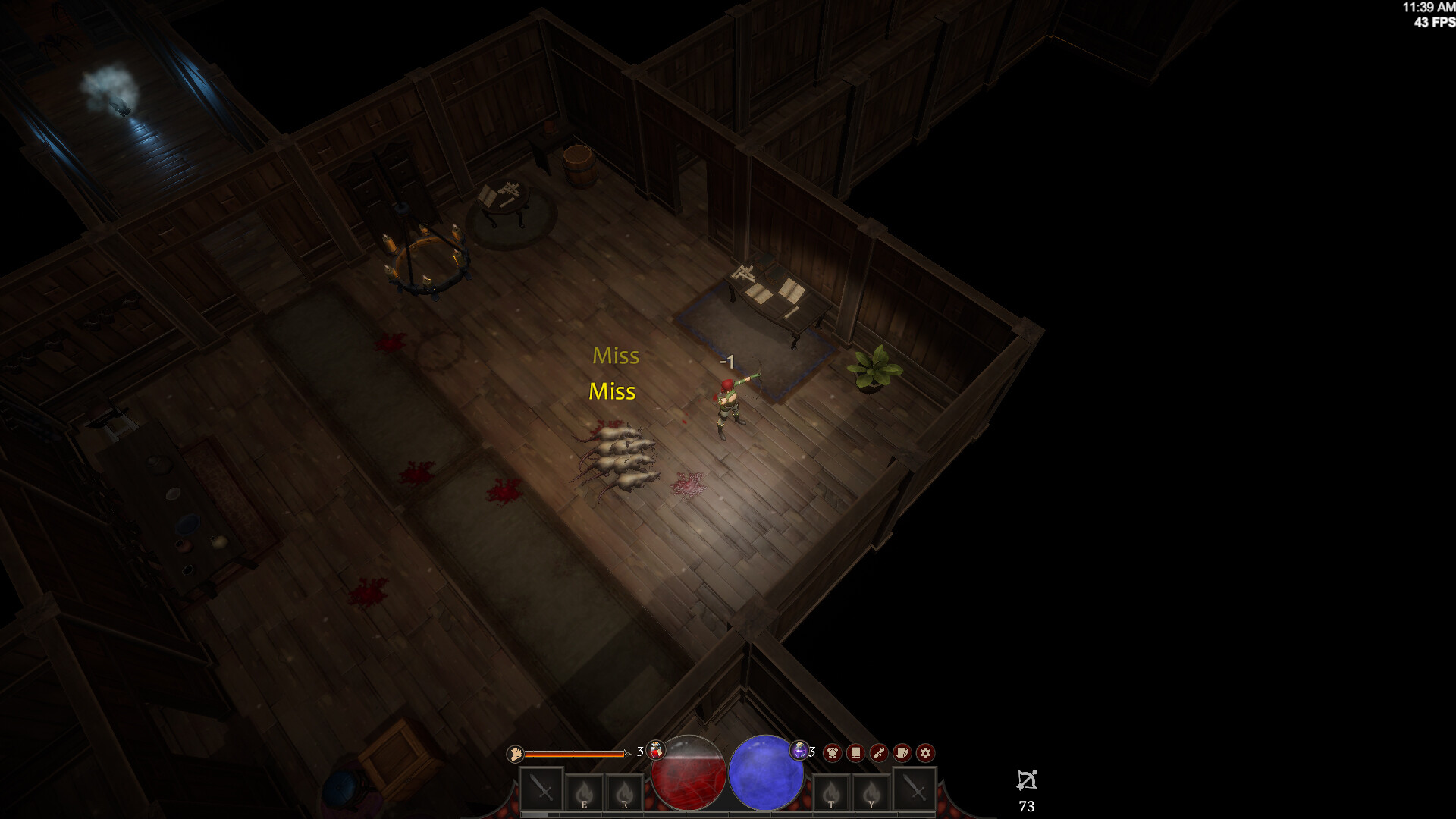Activate the fire skill bound to T

833,791
